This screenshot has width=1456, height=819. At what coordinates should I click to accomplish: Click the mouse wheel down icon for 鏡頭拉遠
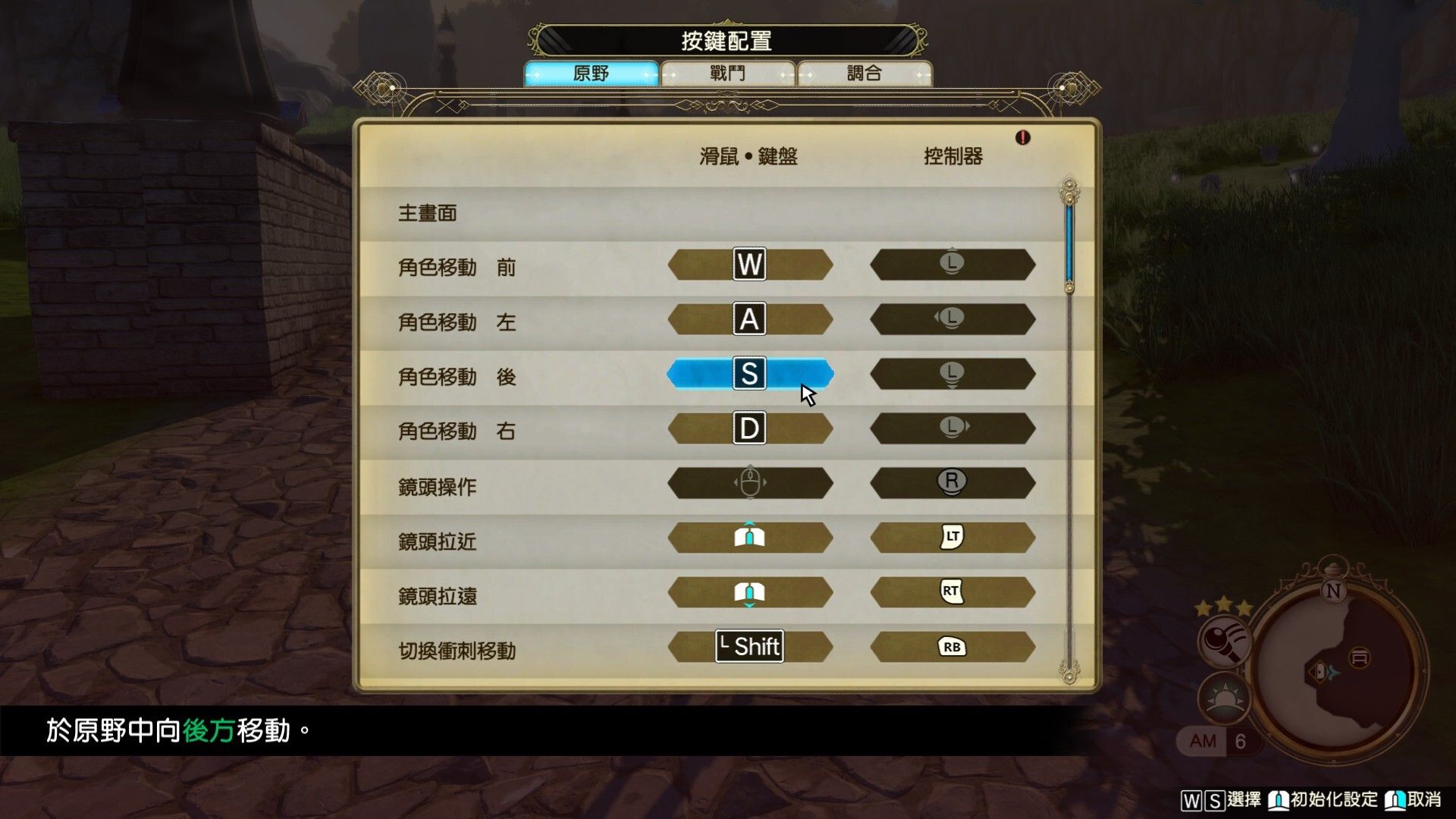pos(749,592)
